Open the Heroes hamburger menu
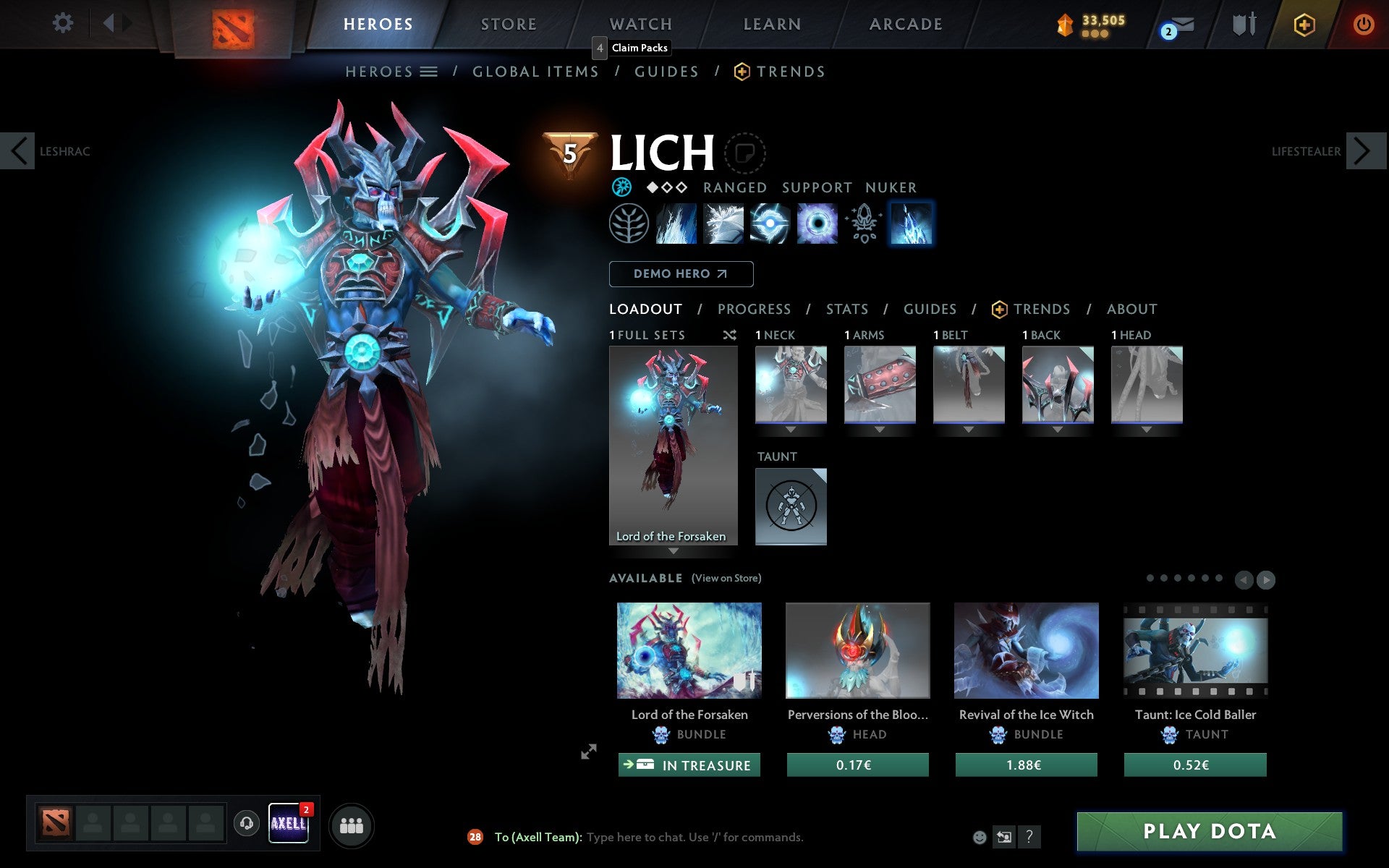 [x=429, y=72]
